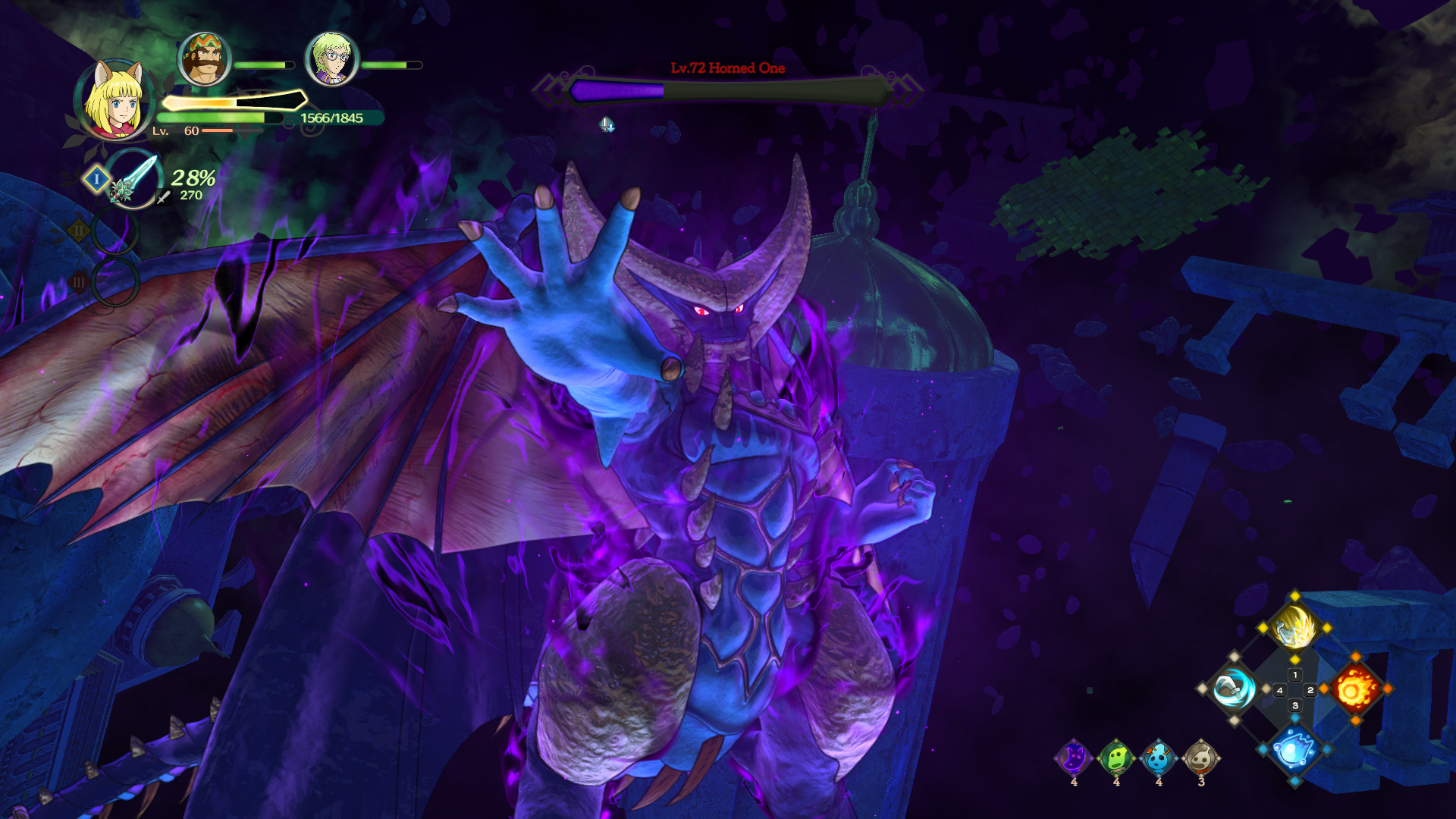Select the blue water higgledy icon
The height and width of the screenshot is (819, 1456).
1159,758
